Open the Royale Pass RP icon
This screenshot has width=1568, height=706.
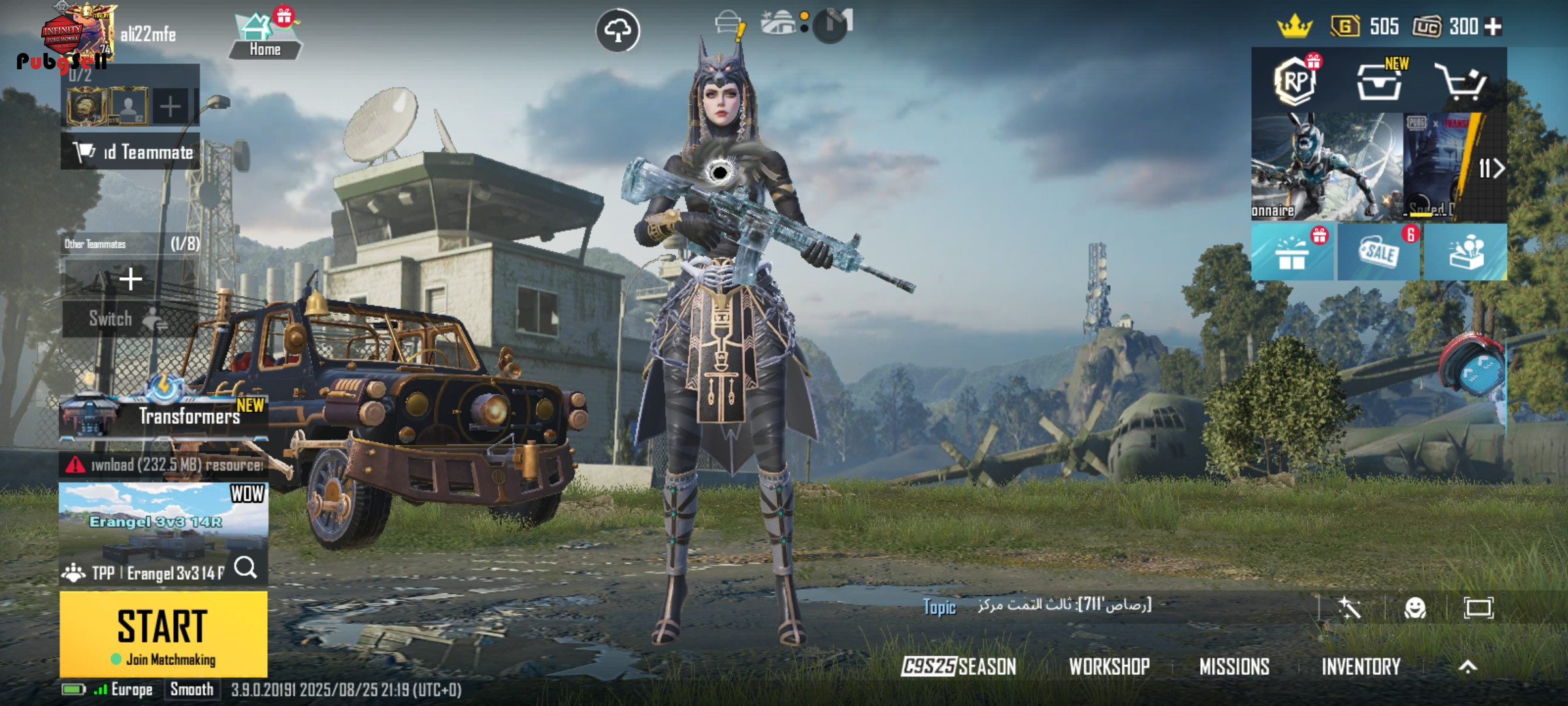(1295, 82)
